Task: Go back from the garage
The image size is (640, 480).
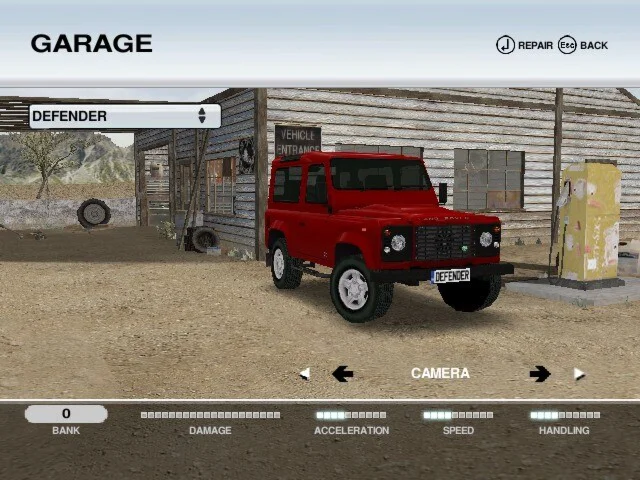Action: pyautogui.click(x=583, y=45)
